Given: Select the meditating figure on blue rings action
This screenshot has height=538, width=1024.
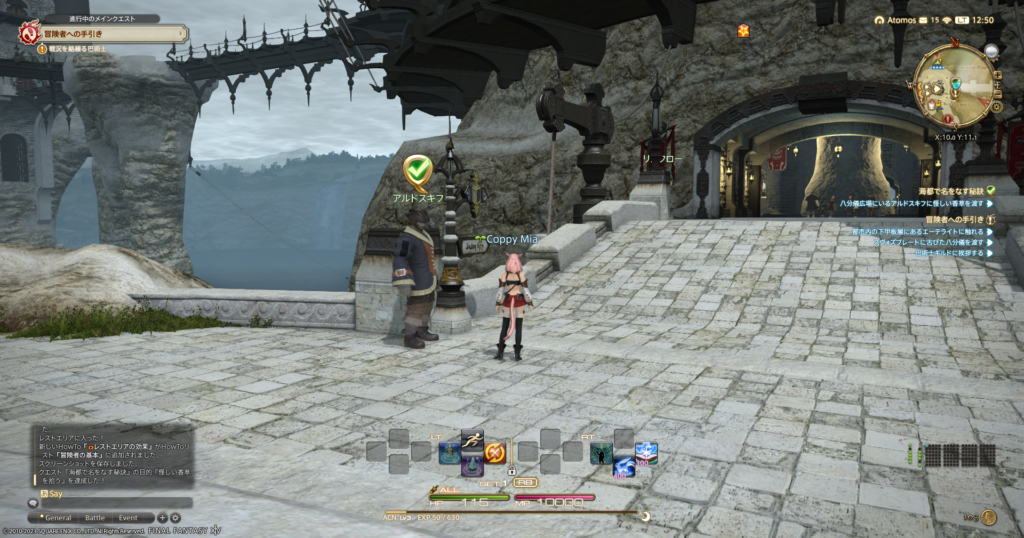Looking at the screenshot, I should [x=449, y=453].
